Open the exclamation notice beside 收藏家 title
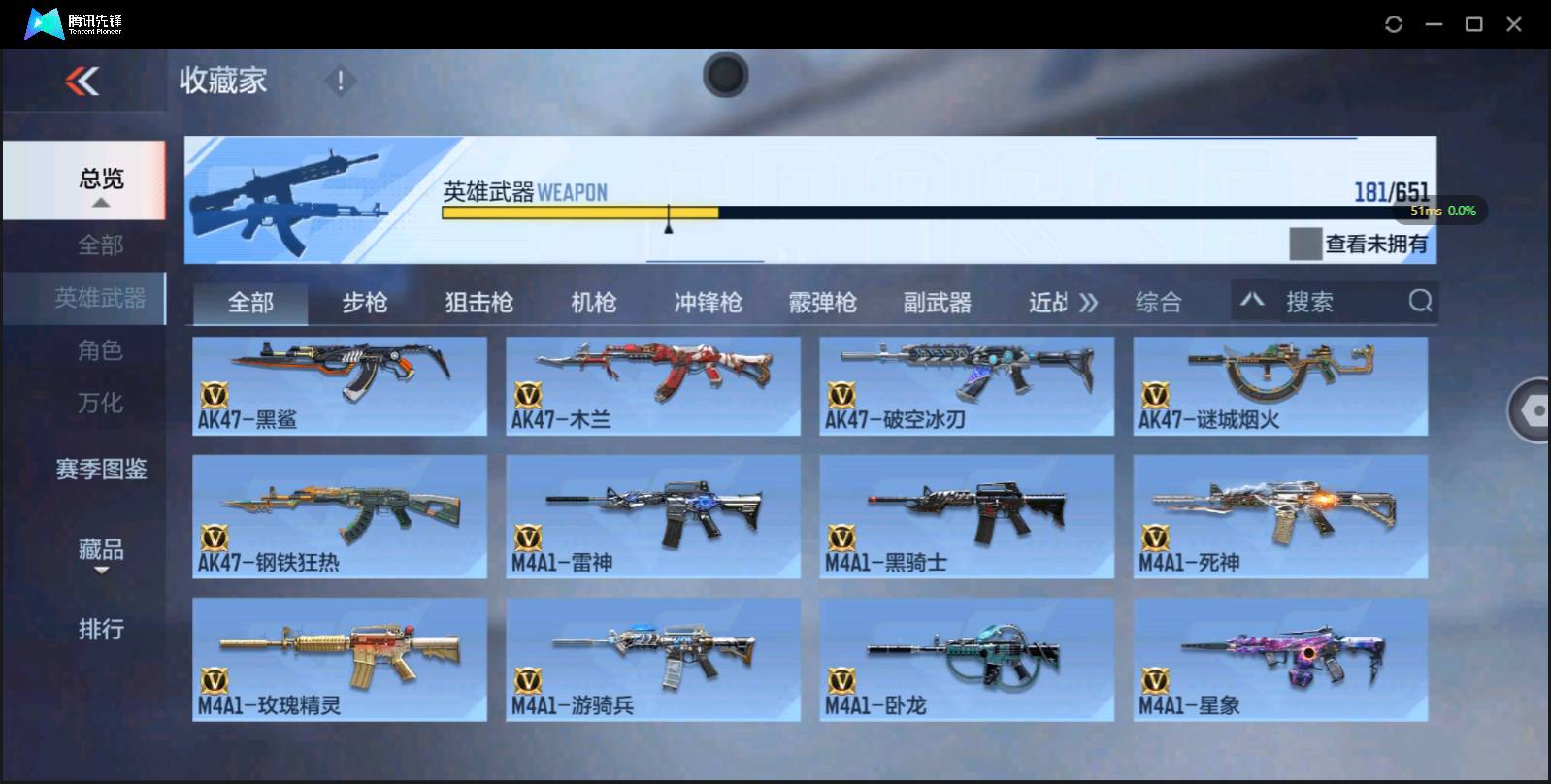Screen dimensions: 1551x784 (340, 82)
